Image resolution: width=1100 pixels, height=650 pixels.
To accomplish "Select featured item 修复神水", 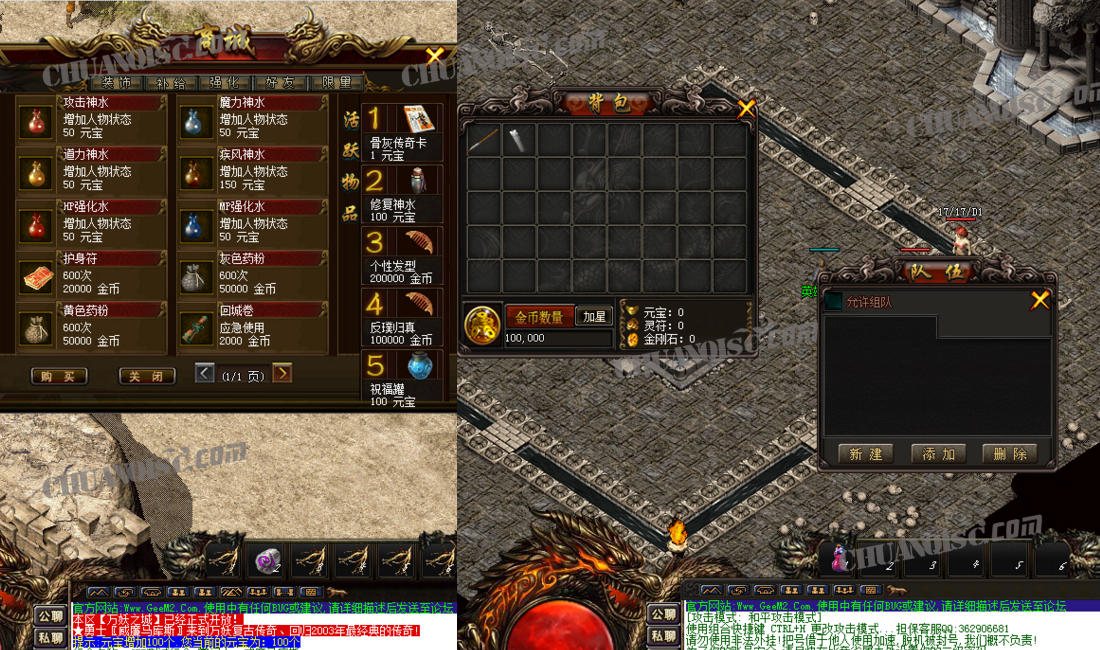I will pos(417,181).
